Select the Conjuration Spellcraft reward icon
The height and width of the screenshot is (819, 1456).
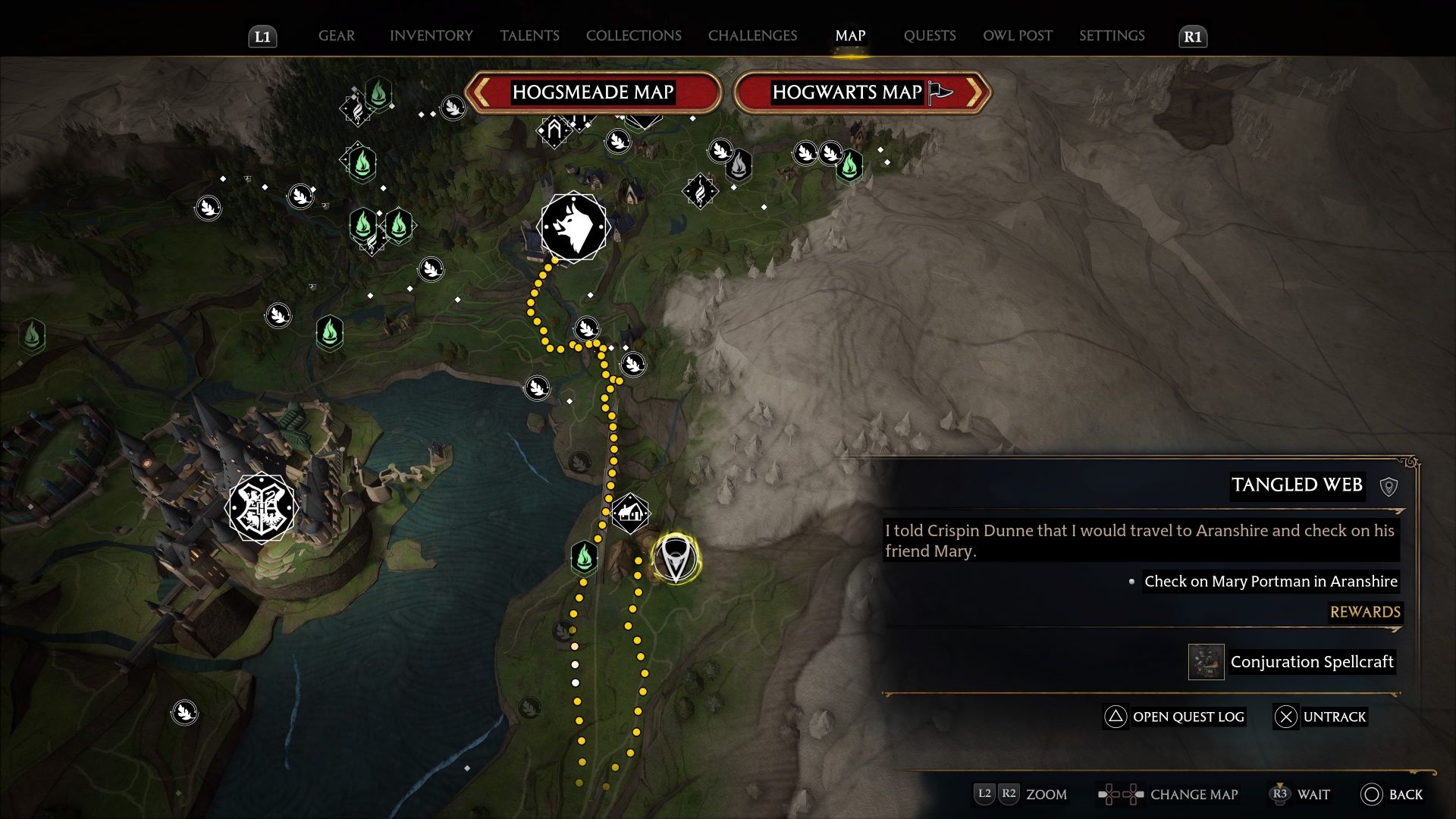click(1206, 661)
